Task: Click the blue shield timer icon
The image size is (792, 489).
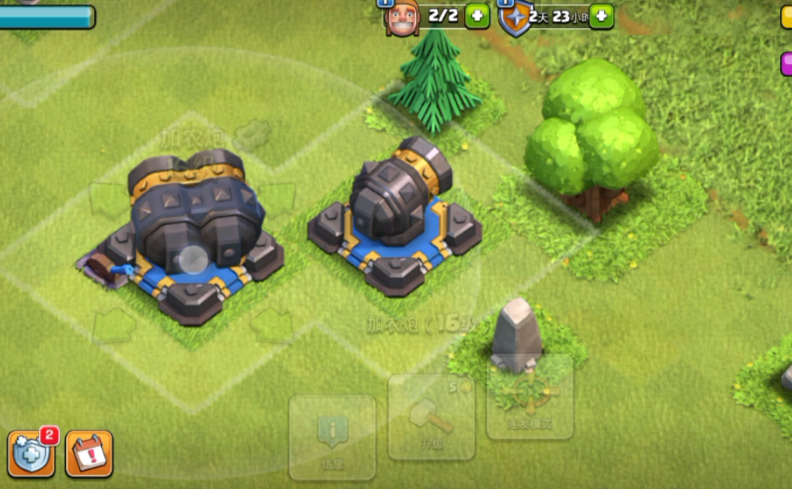Action: click(515, 18)
